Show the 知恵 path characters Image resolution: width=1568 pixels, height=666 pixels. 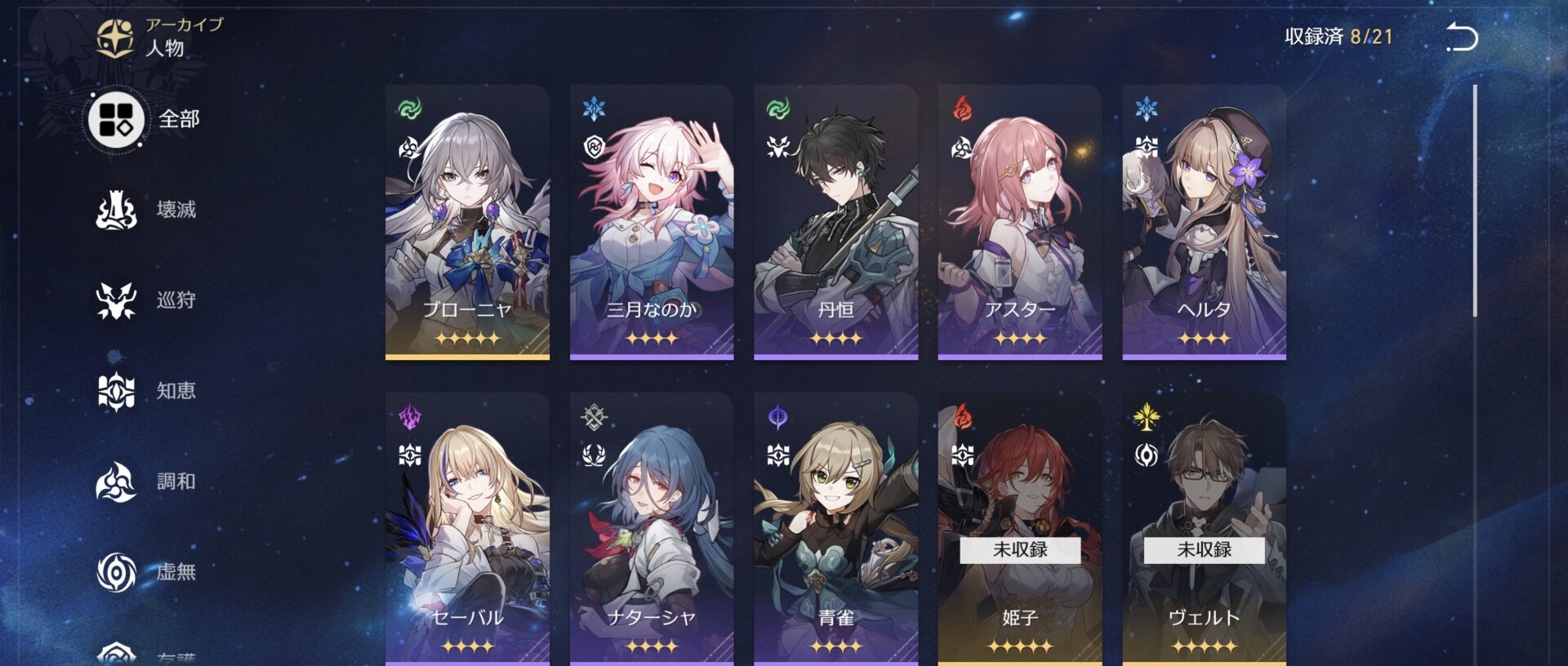147,391
